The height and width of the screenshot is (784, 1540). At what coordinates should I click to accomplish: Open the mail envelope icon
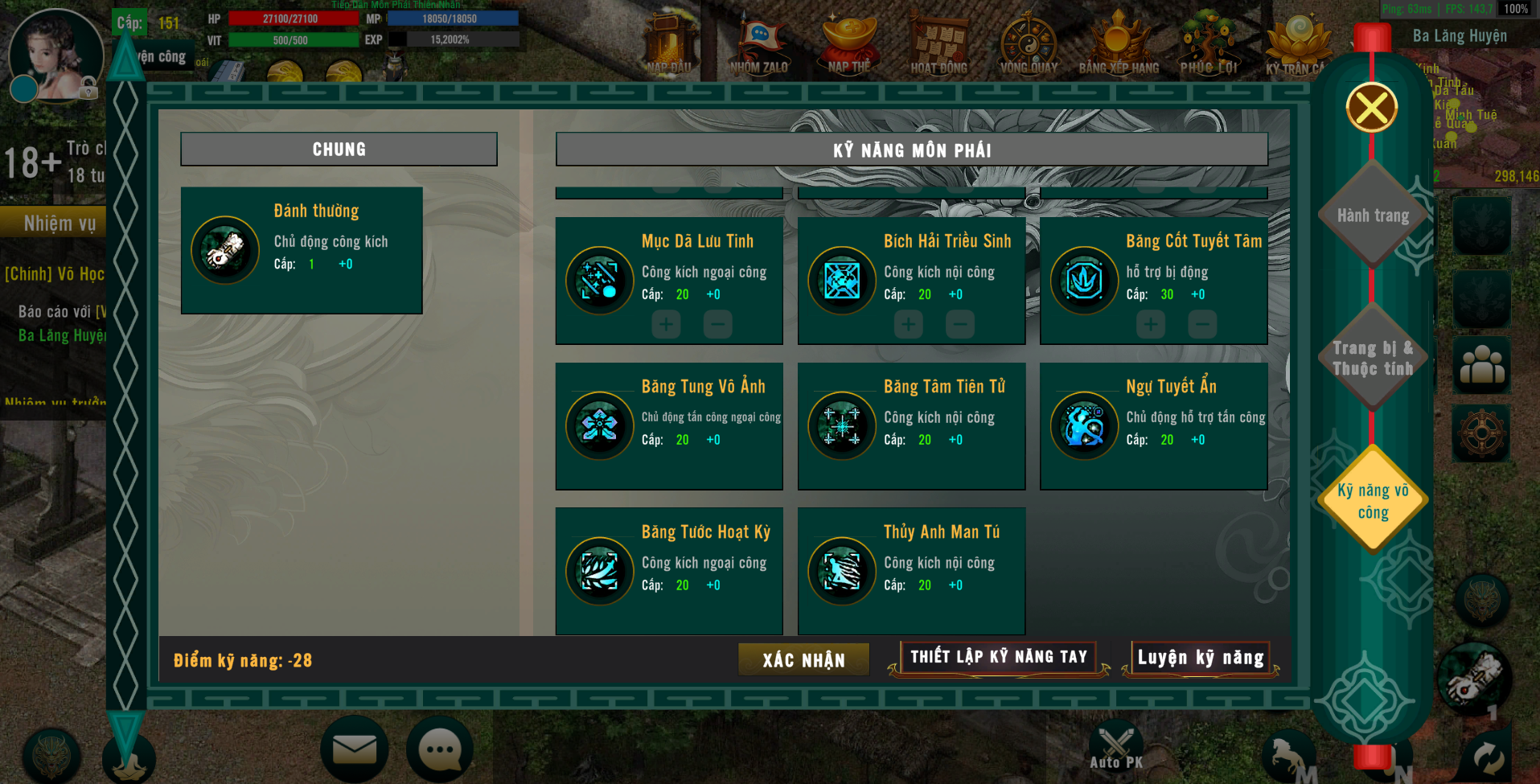tap(354, 749)
